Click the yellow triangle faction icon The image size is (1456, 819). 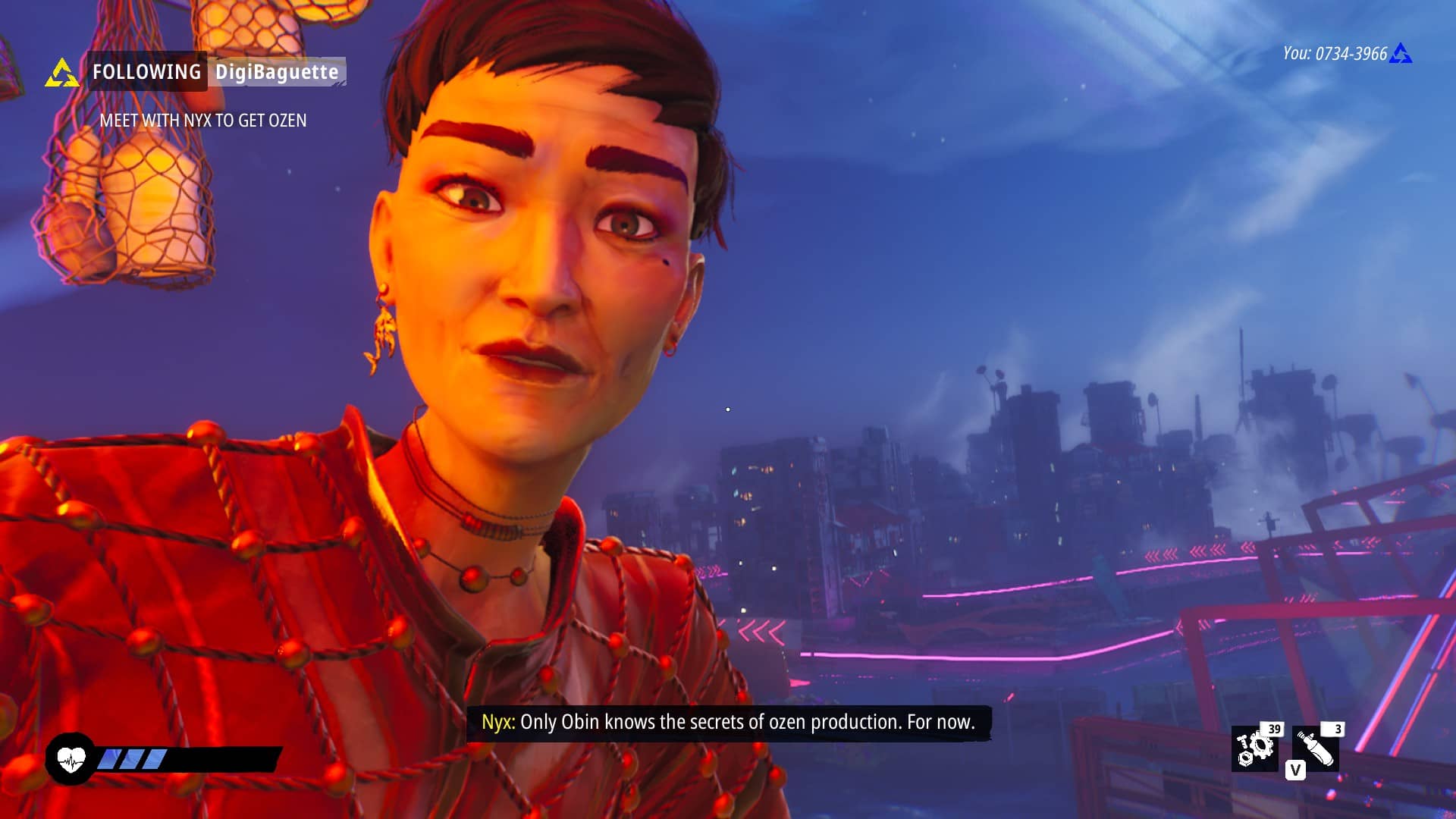61,74
